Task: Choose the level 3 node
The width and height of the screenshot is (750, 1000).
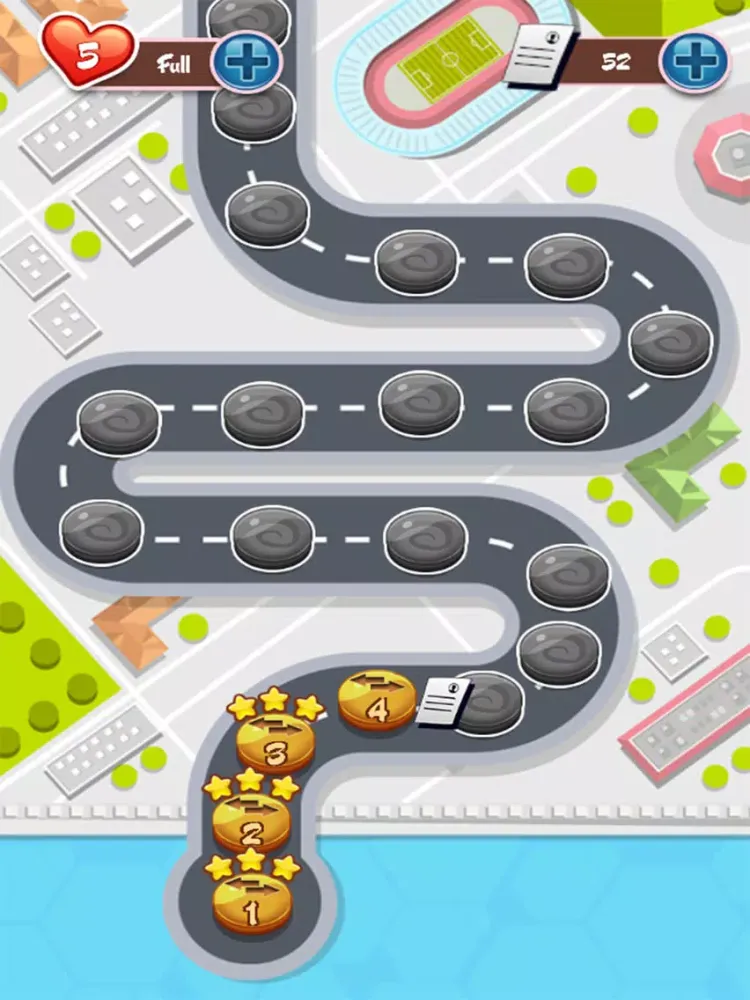Action: (275, 744)
